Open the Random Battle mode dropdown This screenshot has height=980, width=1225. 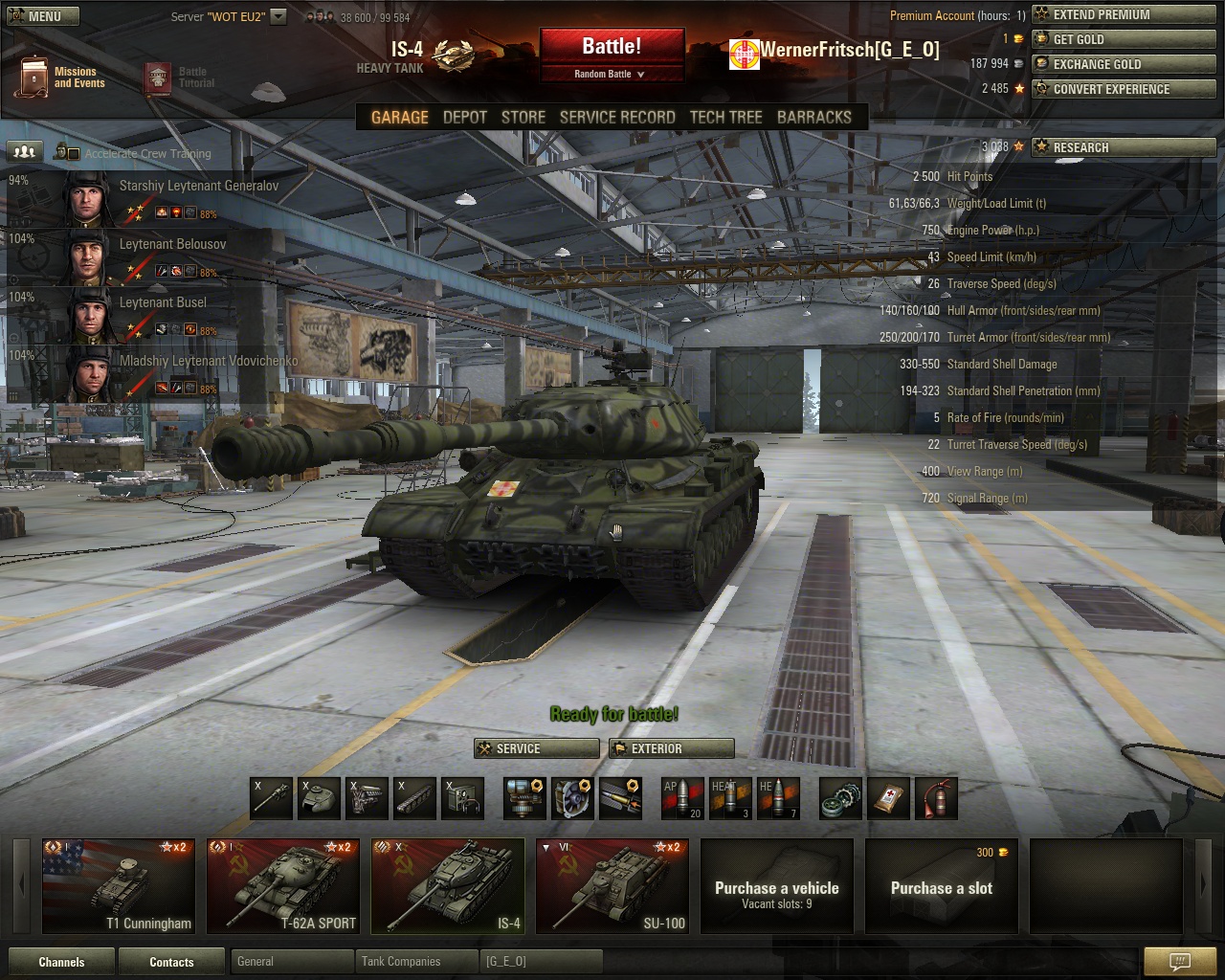[611, 74]
